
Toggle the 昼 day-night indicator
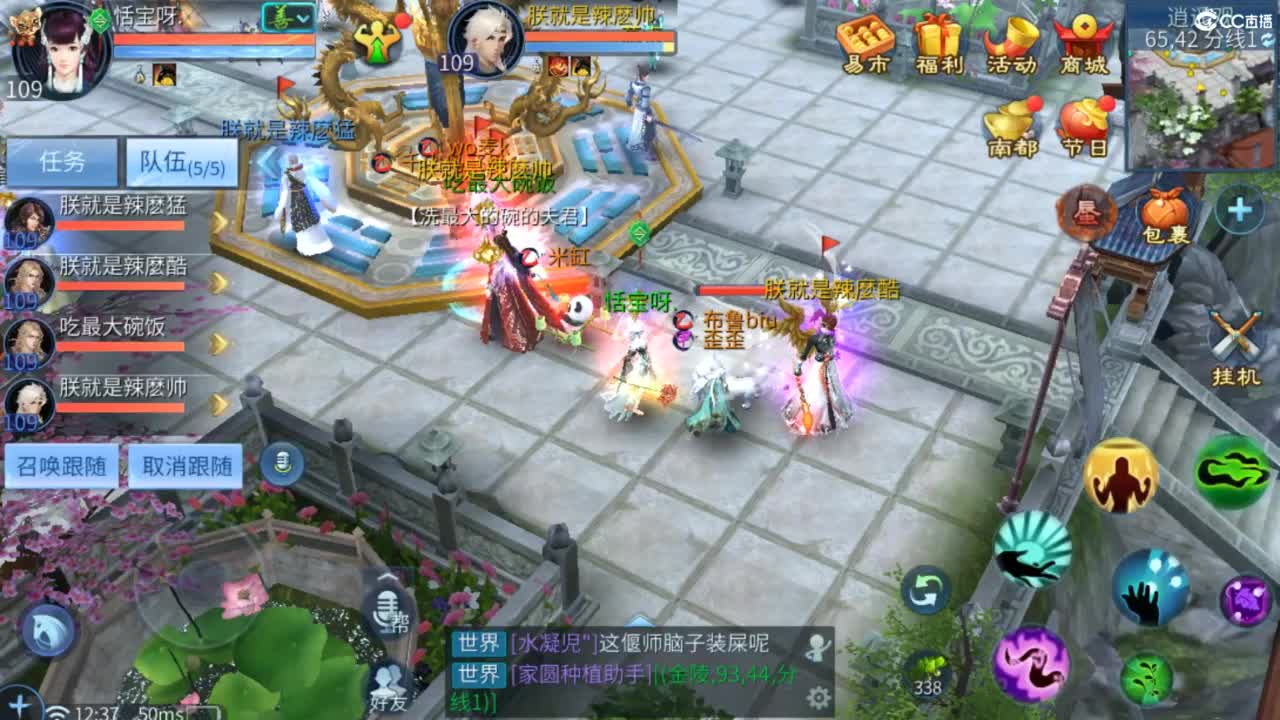pyautogui.click(x=1085, y=213)
